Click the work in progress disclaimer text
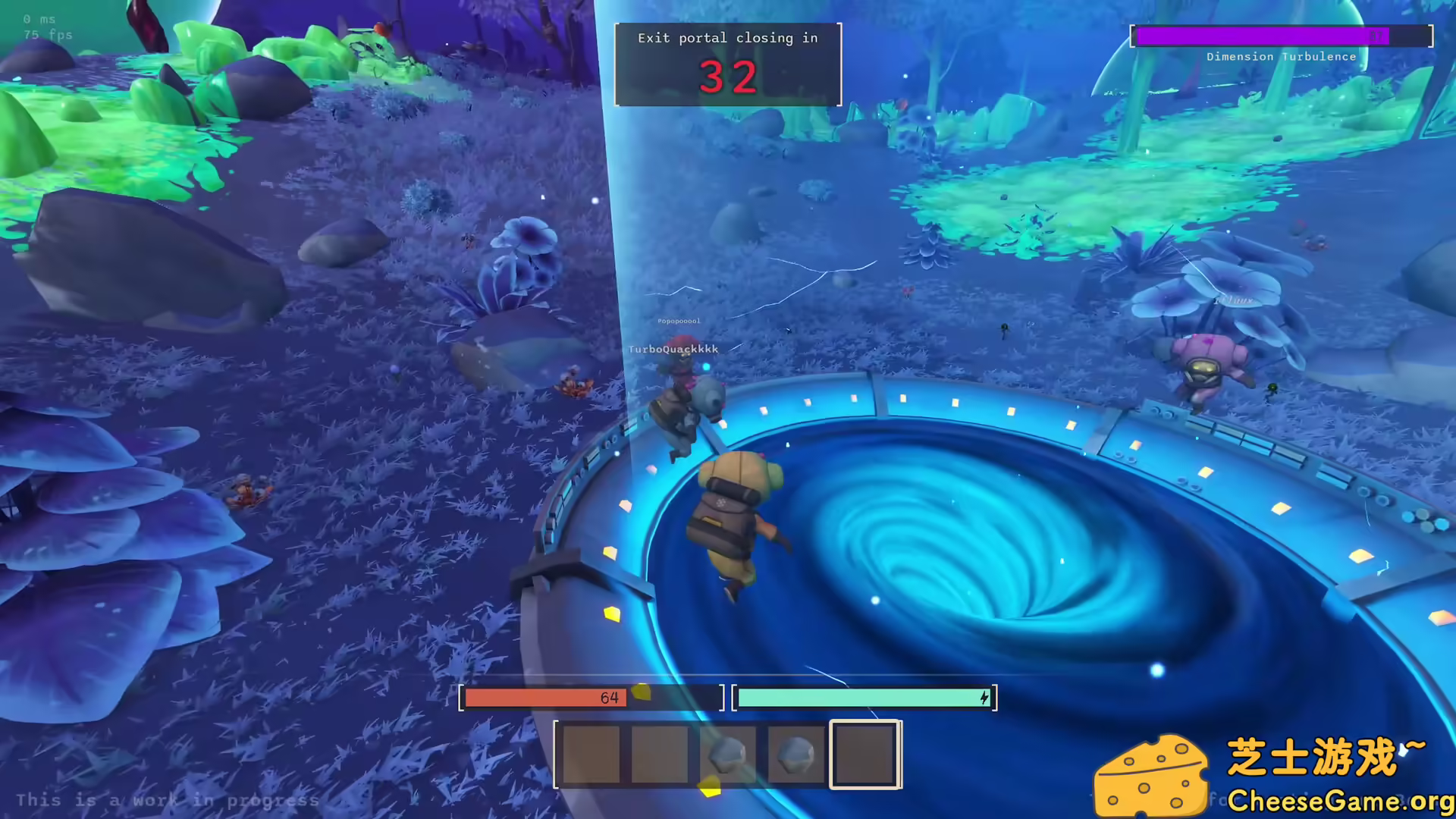 coord(167,800)
